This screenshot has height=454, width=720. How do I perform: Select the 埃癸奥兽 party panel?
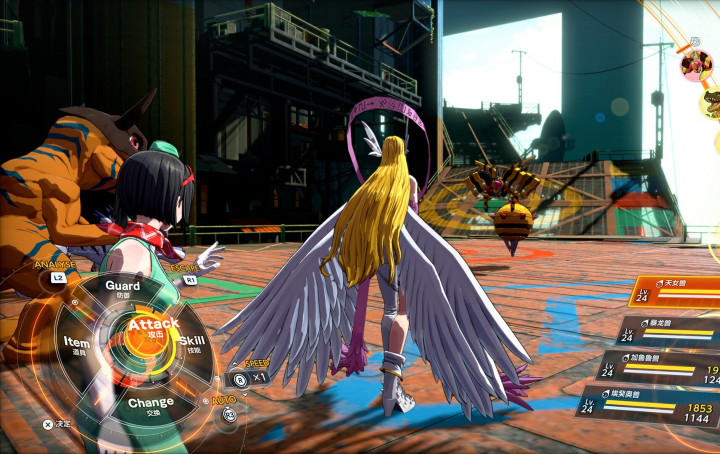(650, 406)
